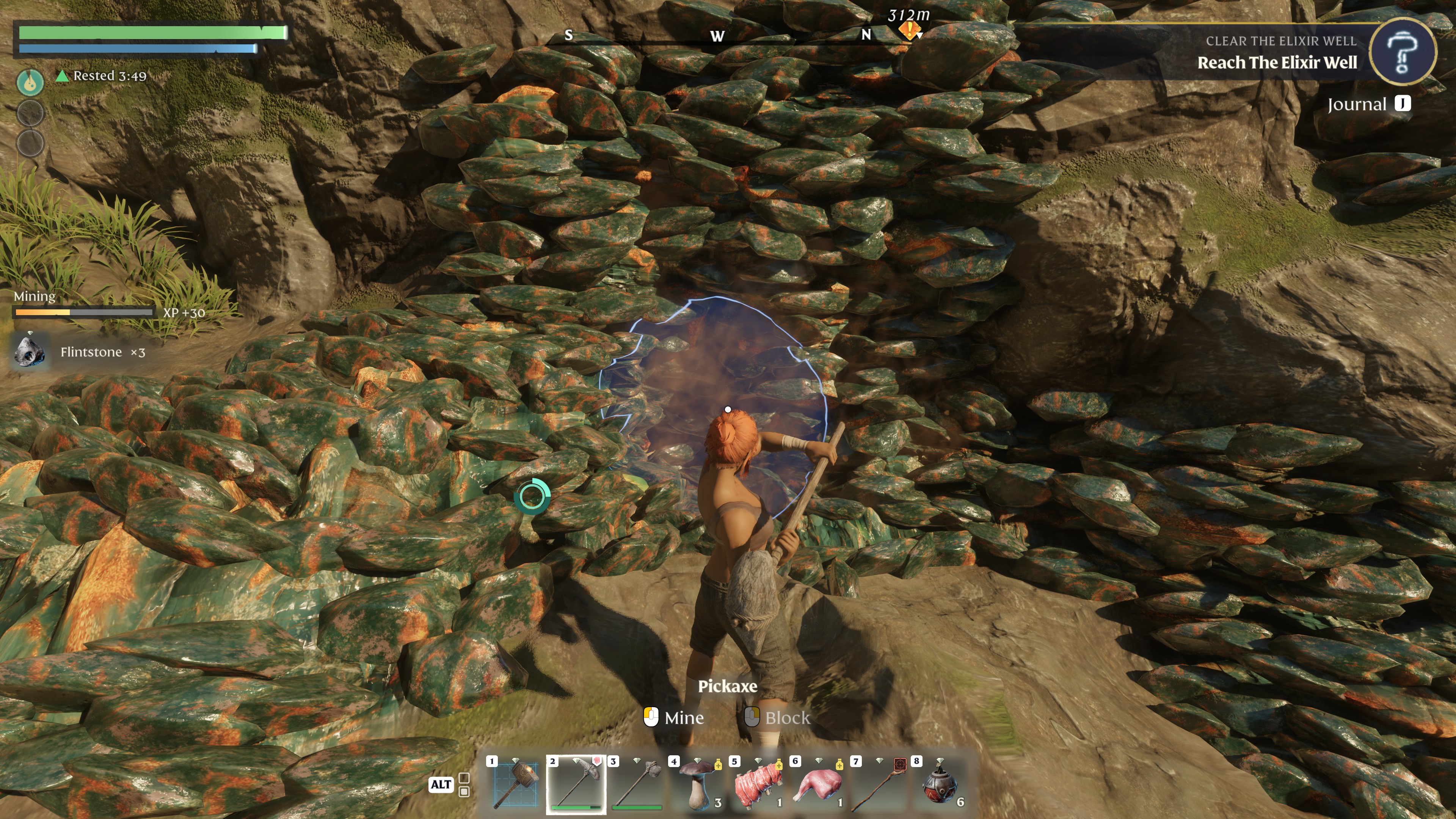Open the Reach The Elixir Well objective
The image size is (1456, 819).
(1276, 63)
